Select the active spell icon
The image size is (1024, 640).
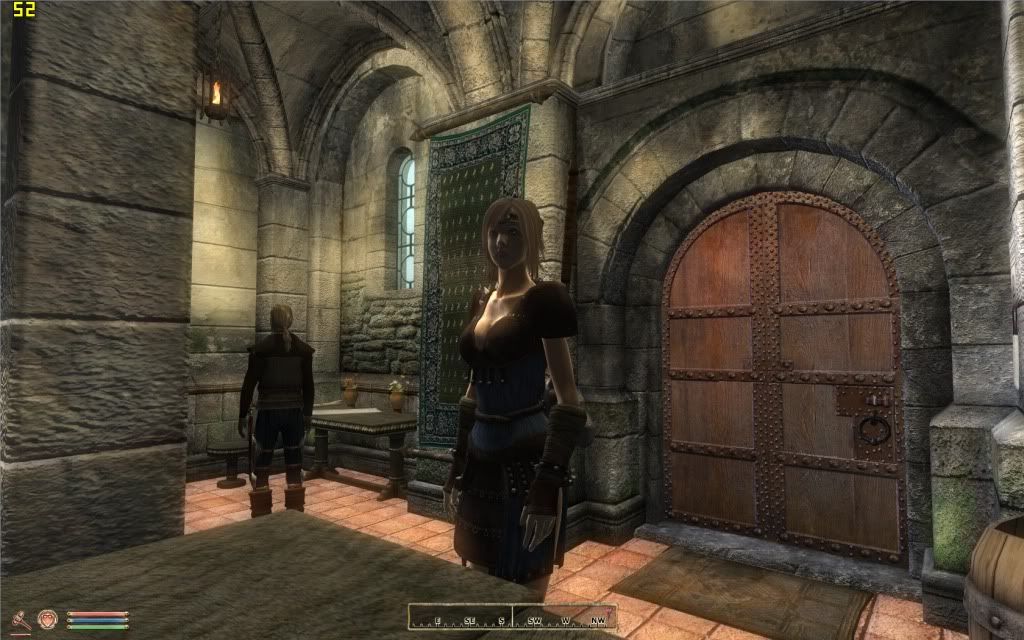click(x=46, y=619)
